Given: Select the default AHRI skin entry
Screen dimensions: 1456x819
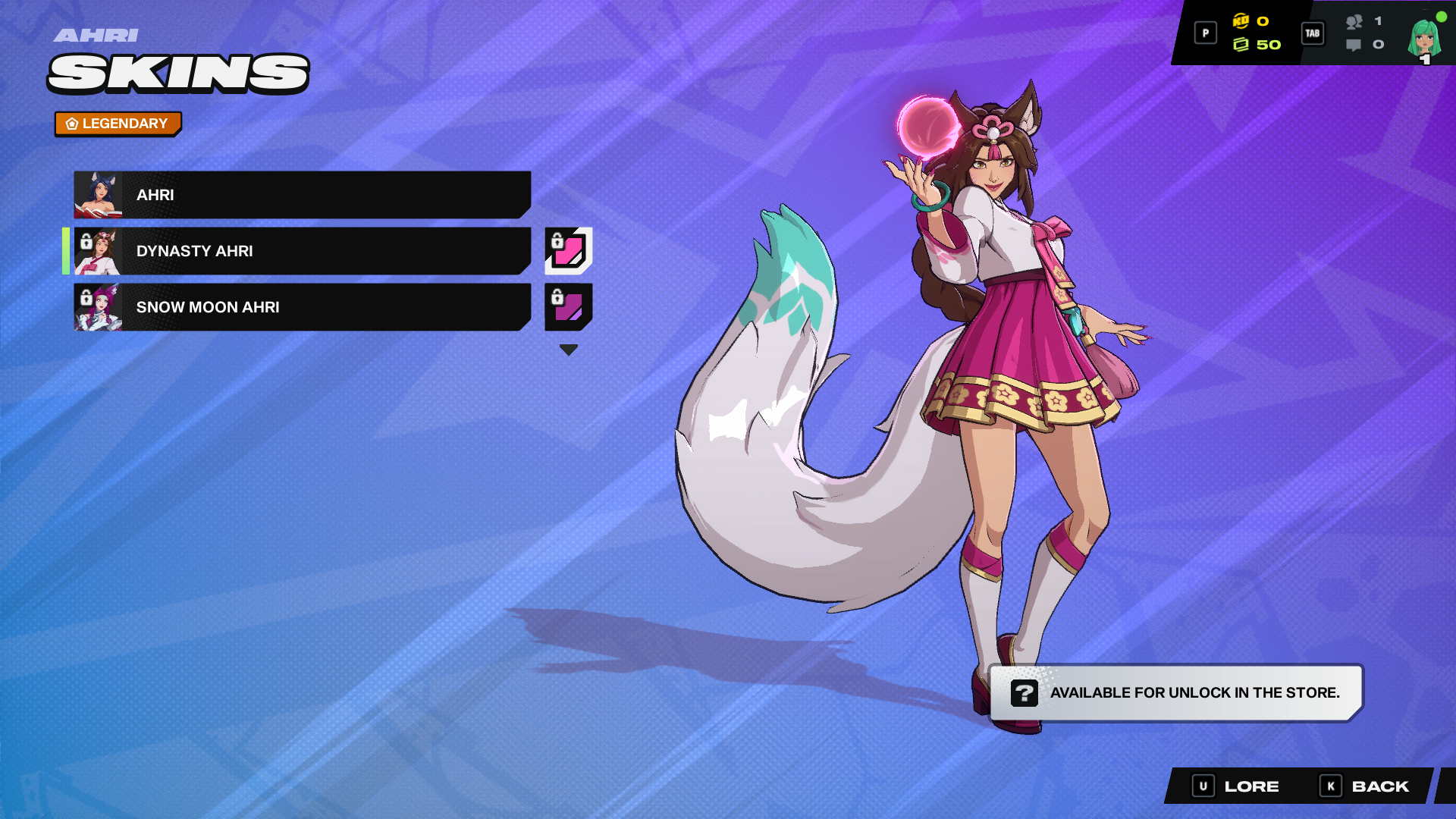Looking at the screenshot, I should point(303,195).
